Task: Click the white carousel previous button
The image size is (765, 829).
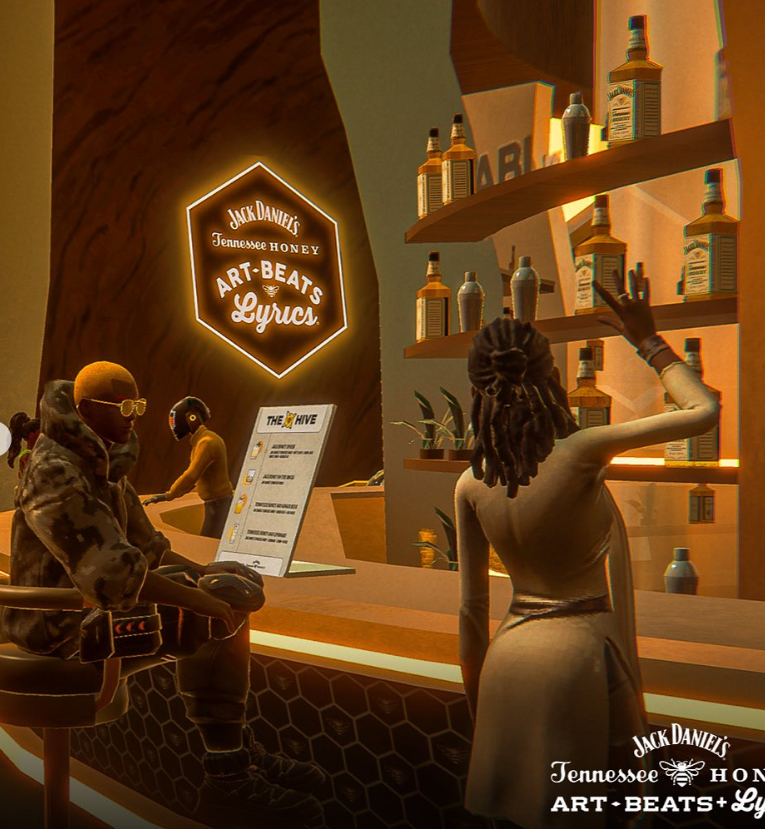Action: coord(3,438)
